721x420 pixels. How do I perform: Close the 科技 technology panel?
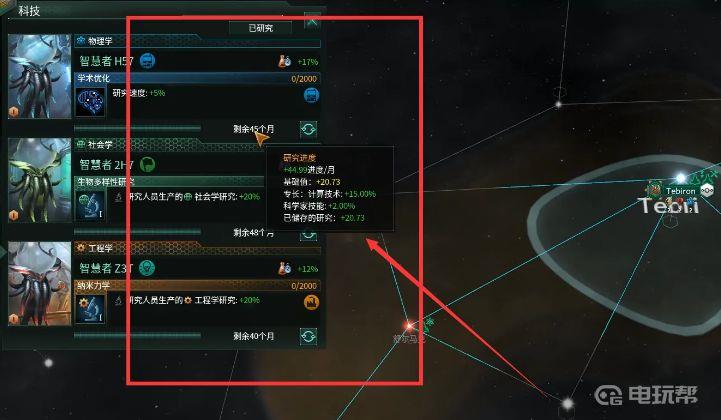tap(313, 20)
